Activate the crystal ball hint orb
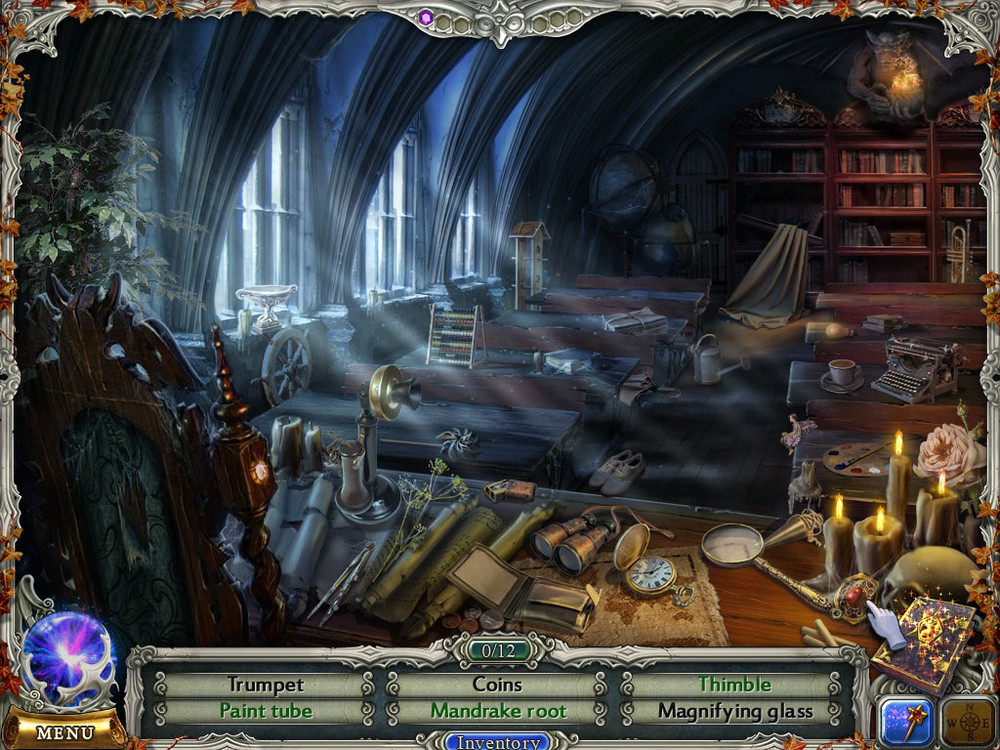Image resolution: width=1000 pixels, height=750 pixels. (68, 659)
